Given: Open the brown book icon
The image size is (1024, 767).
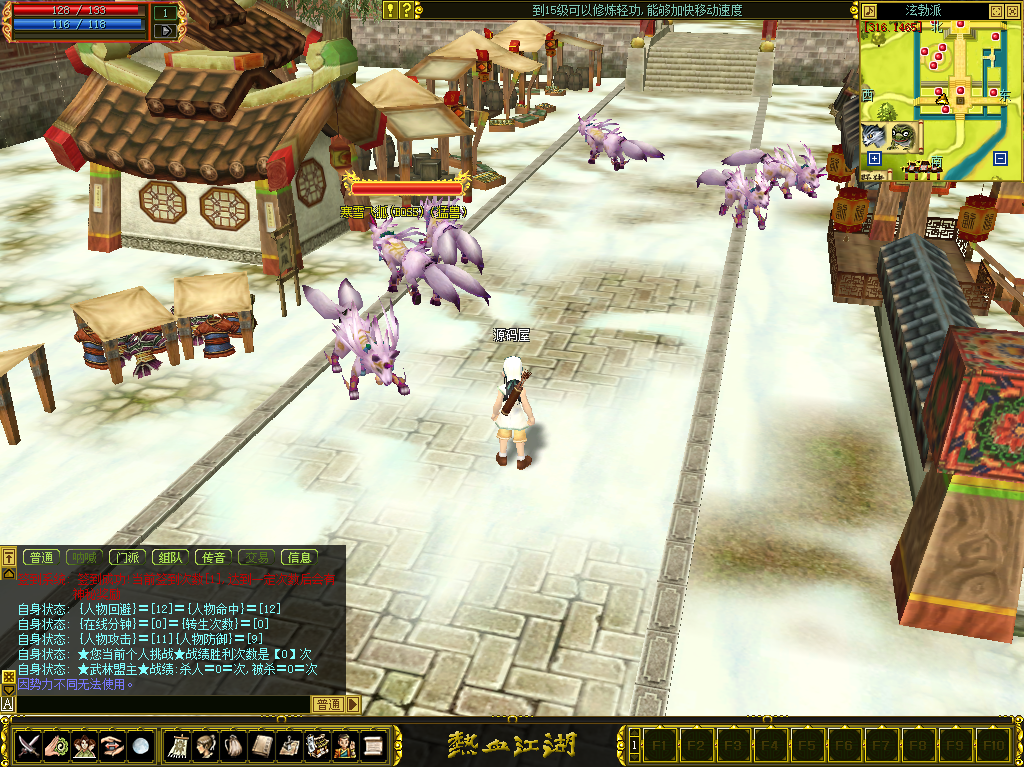Looking at the screenshot, I should pyautogui.click(x=262, y=745).
